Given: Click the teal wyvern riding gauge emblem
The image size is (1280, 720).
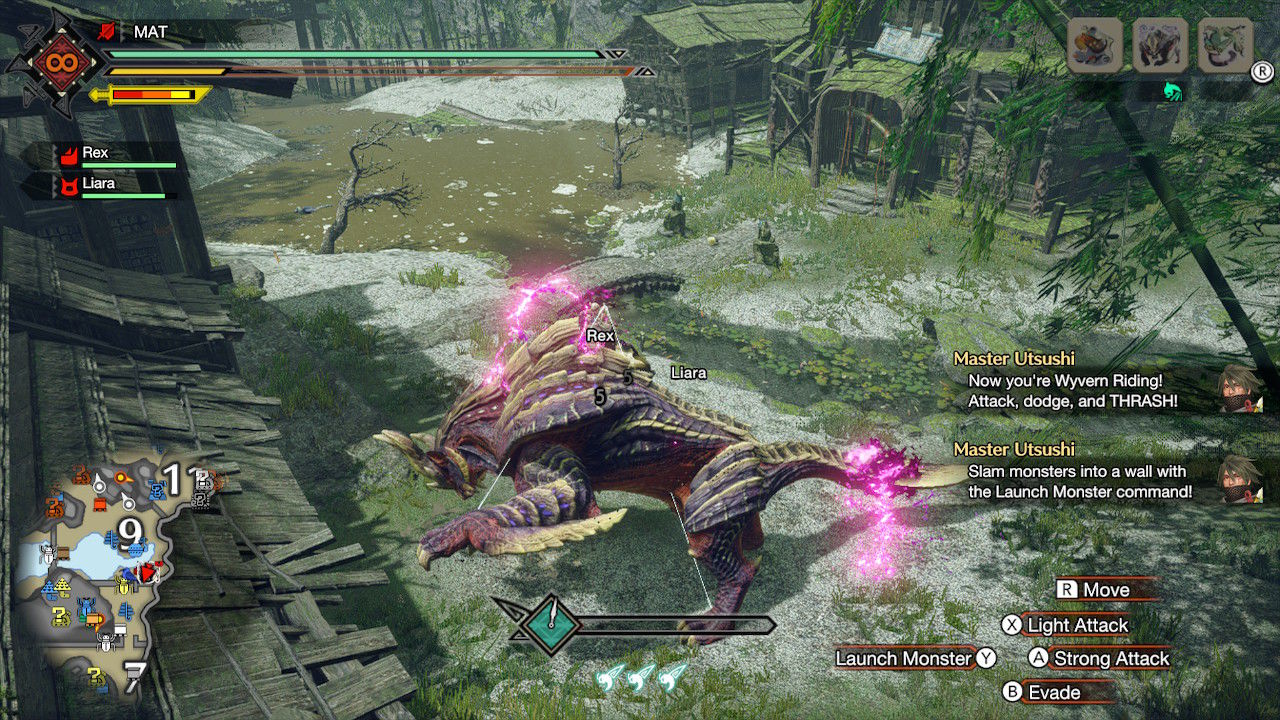Looking at the screenshot, I should [x=550, y=624].
